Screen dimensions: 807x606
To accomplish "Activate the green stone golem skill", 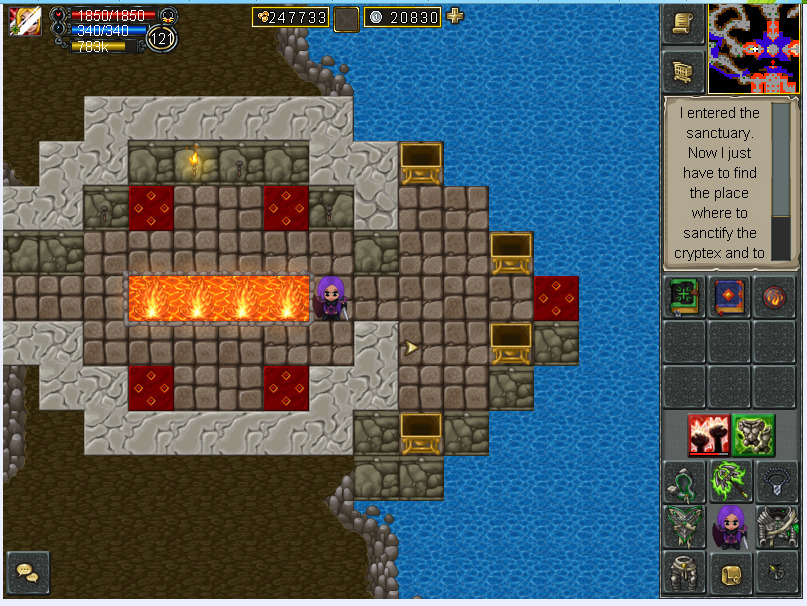I will tap(751, 435).
